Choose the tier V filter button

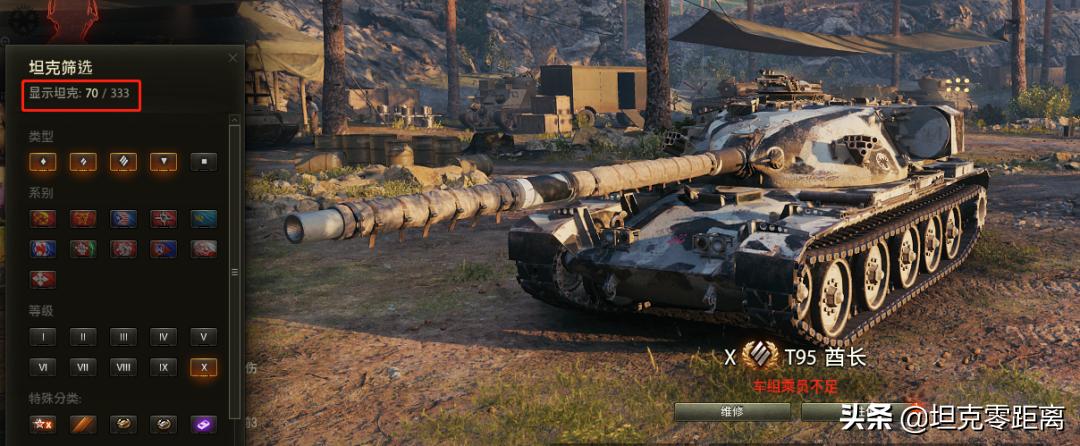pyautogui.click(x=203, y=337)
